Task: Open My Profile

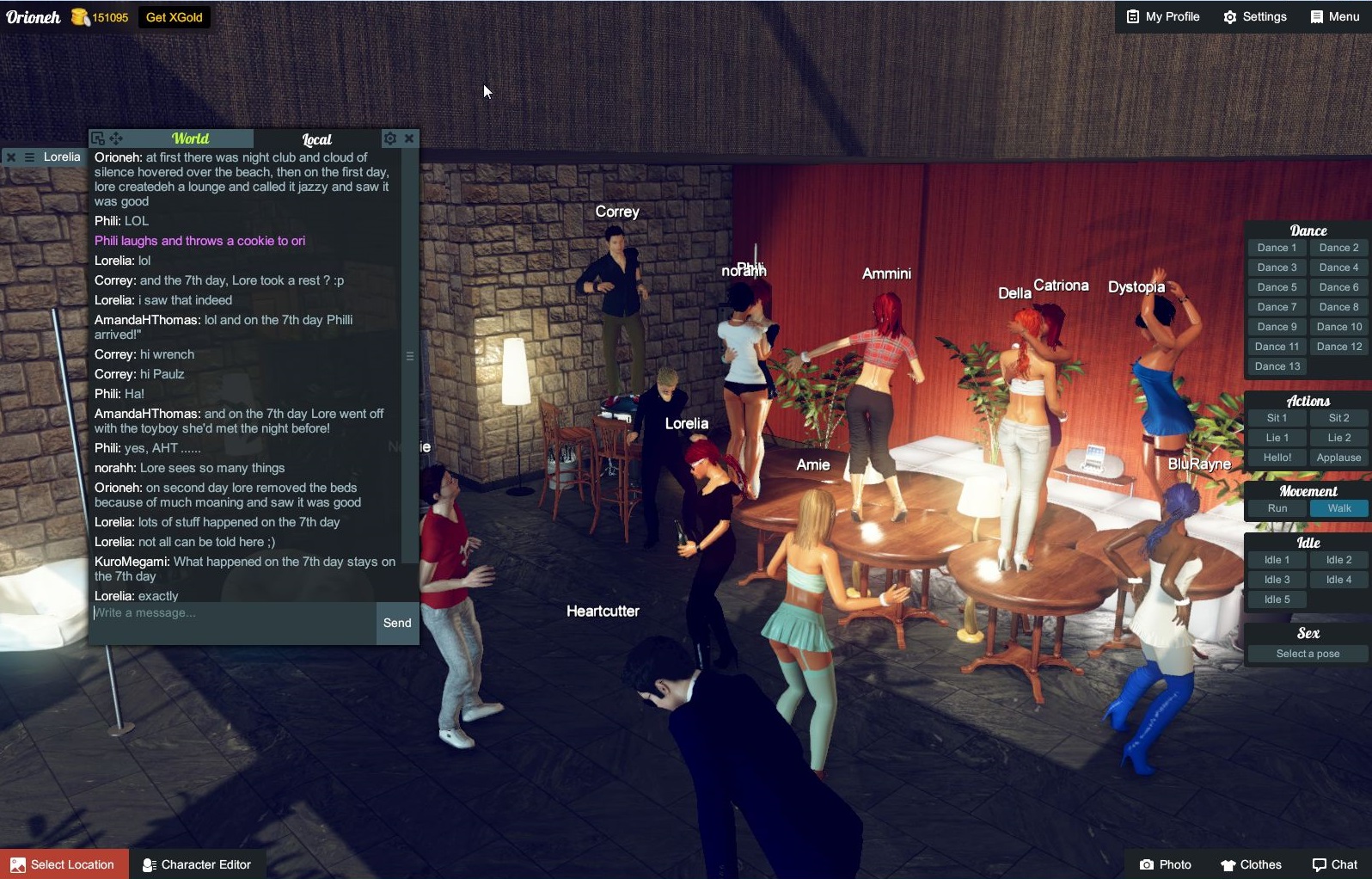Action: point(1161,16)
